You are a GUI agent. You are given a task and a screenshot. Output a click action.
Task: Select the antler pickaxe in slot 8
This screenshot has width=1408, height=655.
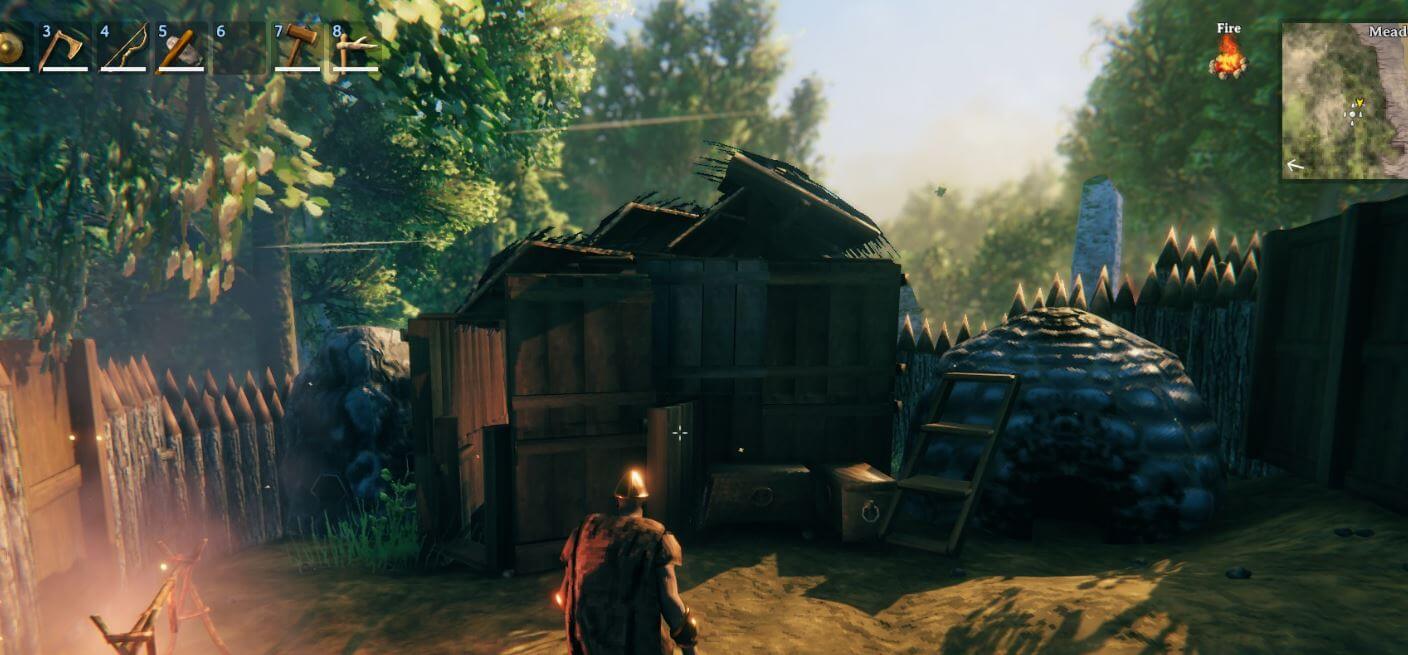pos(355,48)
